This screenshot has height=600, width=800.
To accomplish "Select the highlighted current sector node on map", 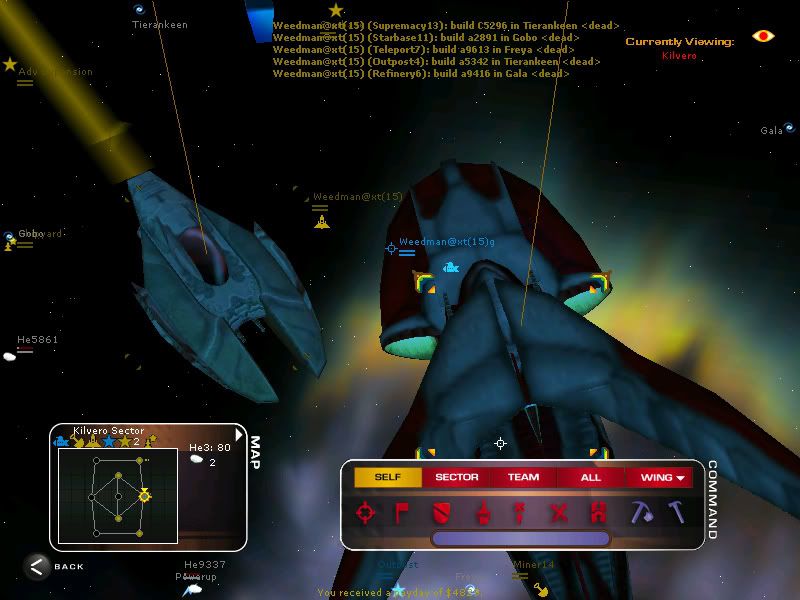I will click(144, 495).
